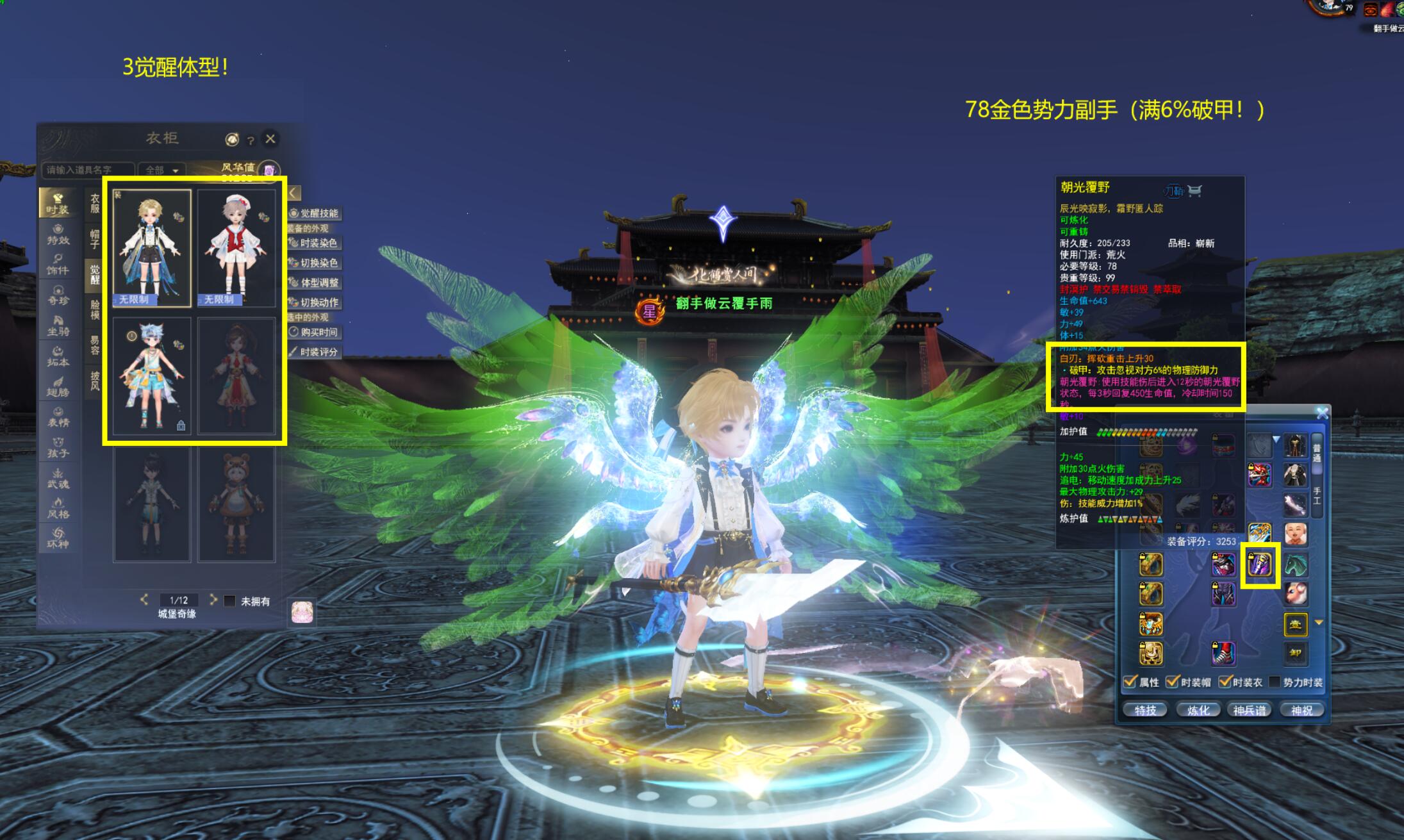Close the equipment panel

tap(1322, 414)
